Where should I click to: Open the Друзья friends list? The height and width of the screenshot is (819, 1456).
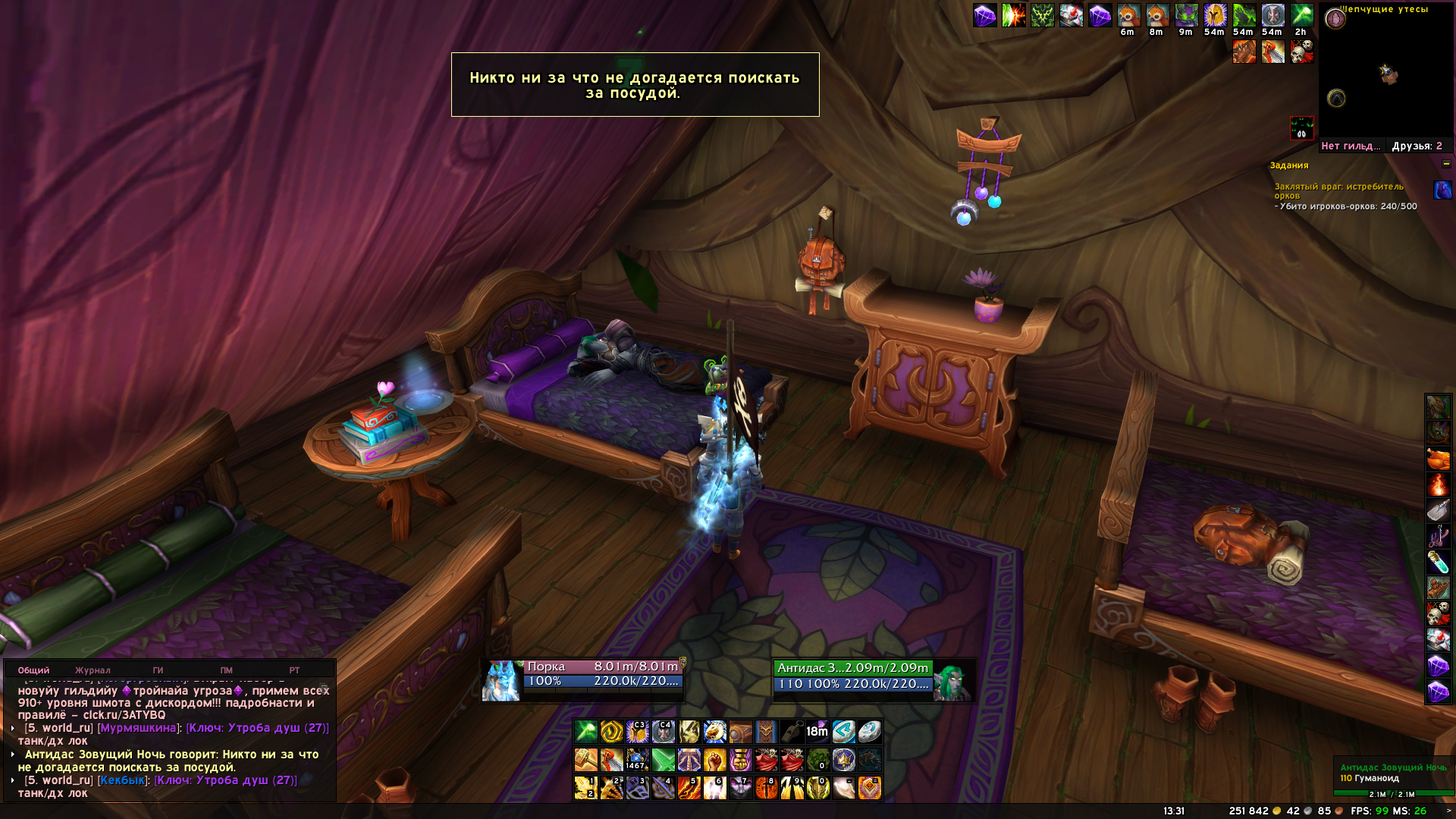tap(1417, 146)
